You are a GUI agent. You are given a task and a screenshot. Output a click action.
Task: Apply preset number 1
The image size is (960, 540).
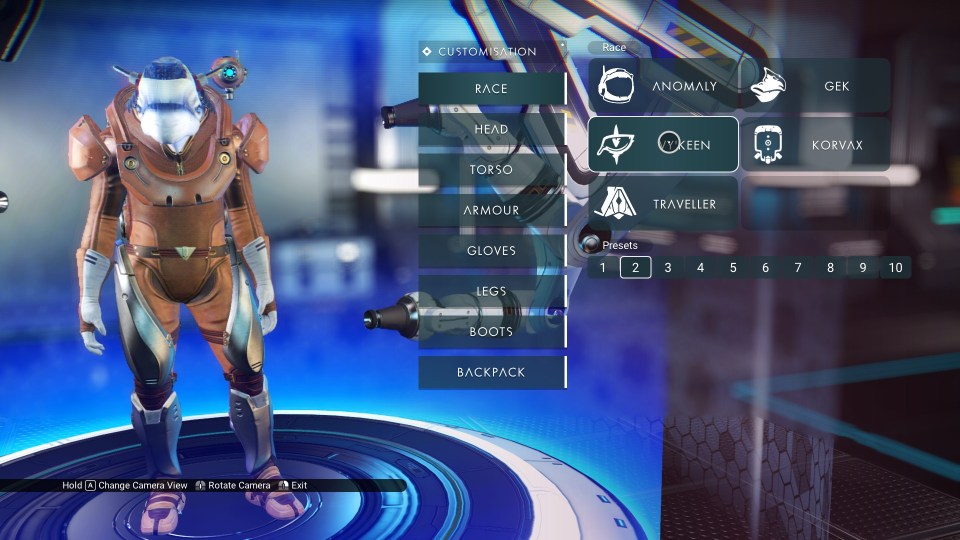coord(603,267)
